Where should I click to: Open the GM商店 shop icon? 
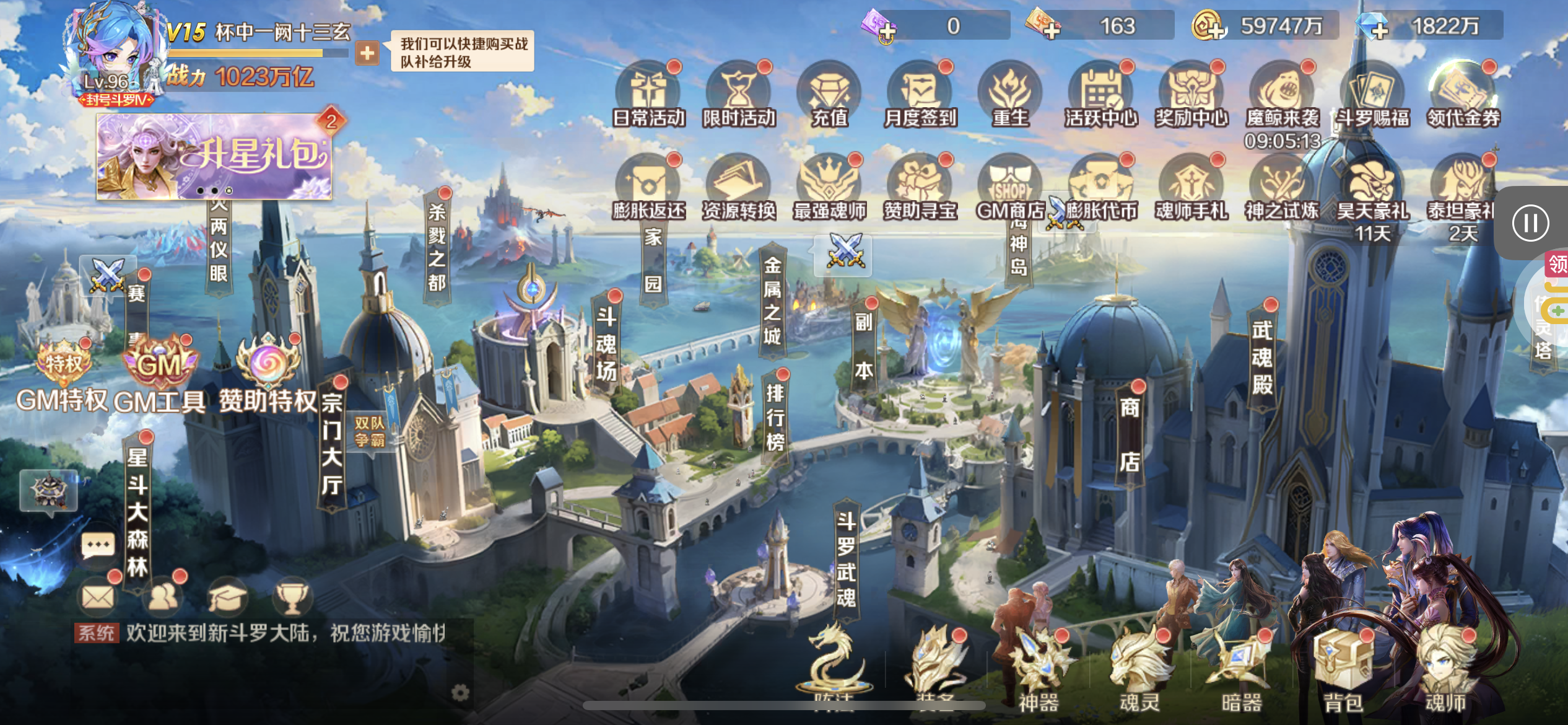1010,188
